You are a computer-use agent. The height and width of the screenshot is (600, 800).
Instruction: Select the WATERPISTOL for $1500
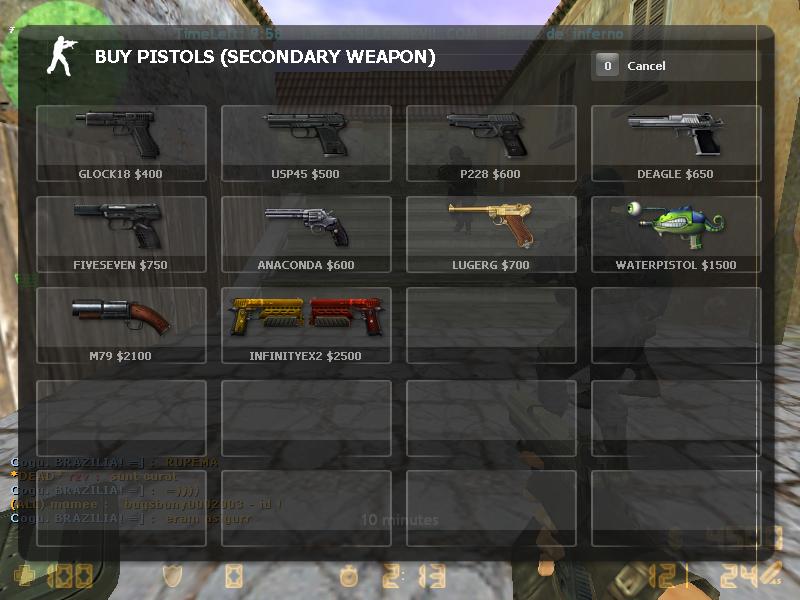[676, 234]
